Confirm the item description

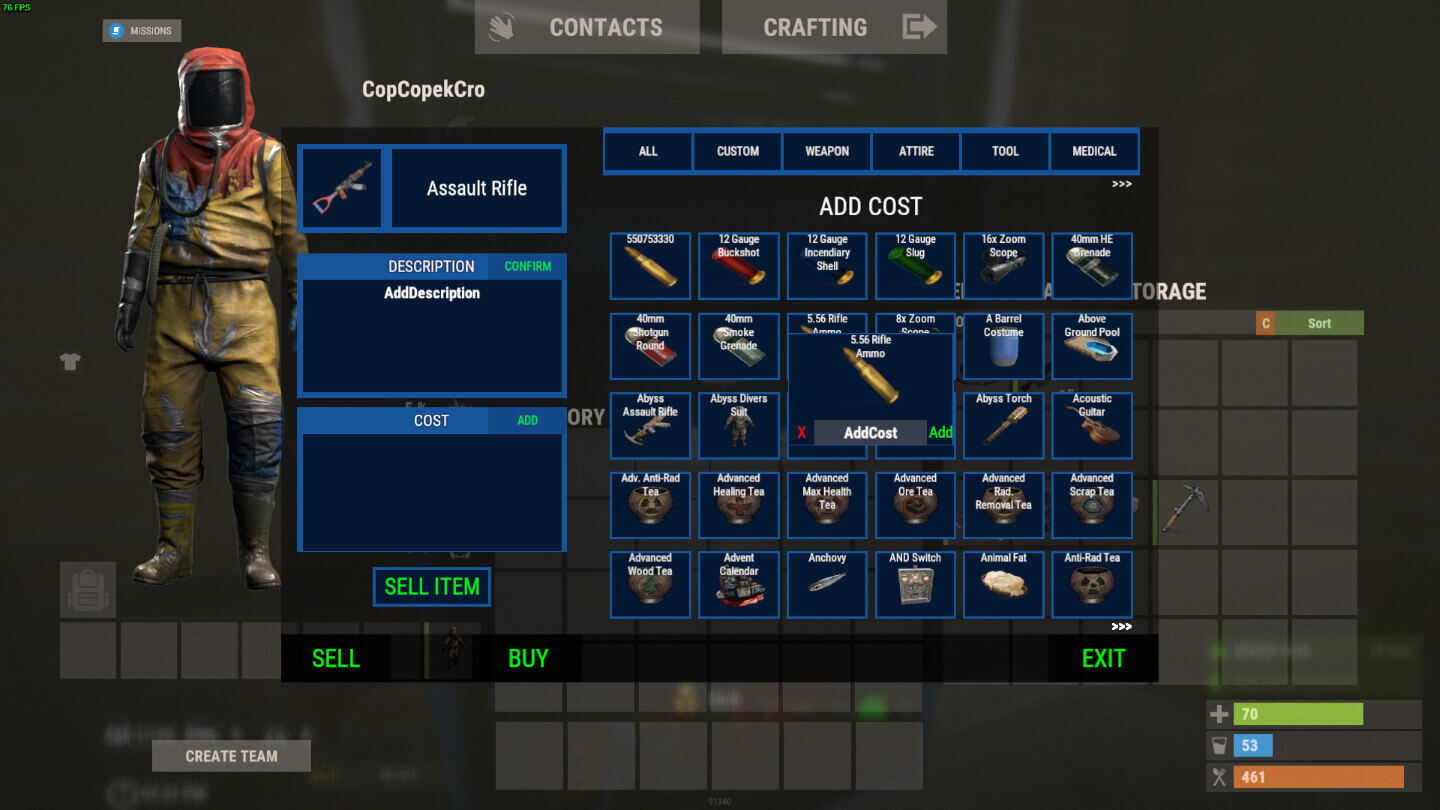click(527, 266)
